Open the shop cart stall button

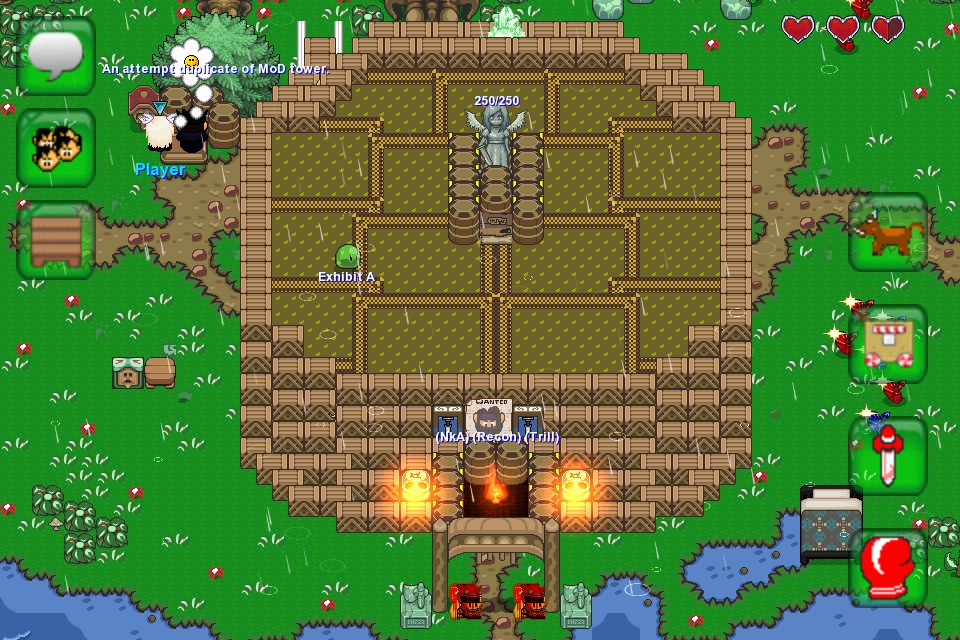(888, 344)
